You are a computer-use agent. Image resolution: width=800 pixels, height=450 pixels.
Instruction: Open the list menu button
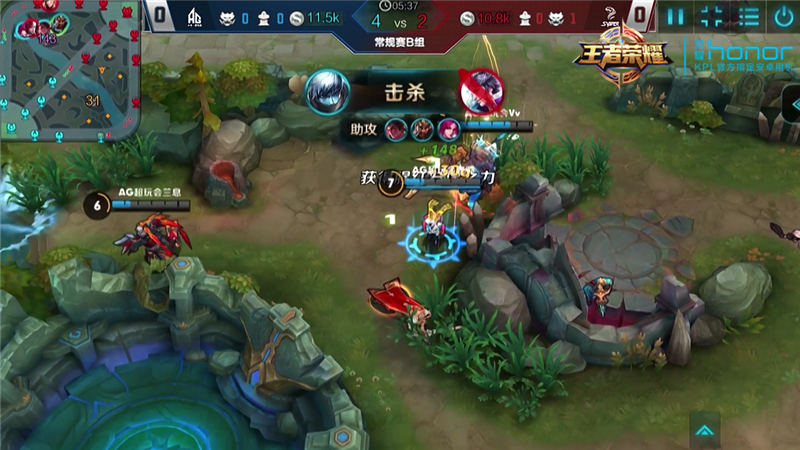pyautogui.click(x=747, y=16)
